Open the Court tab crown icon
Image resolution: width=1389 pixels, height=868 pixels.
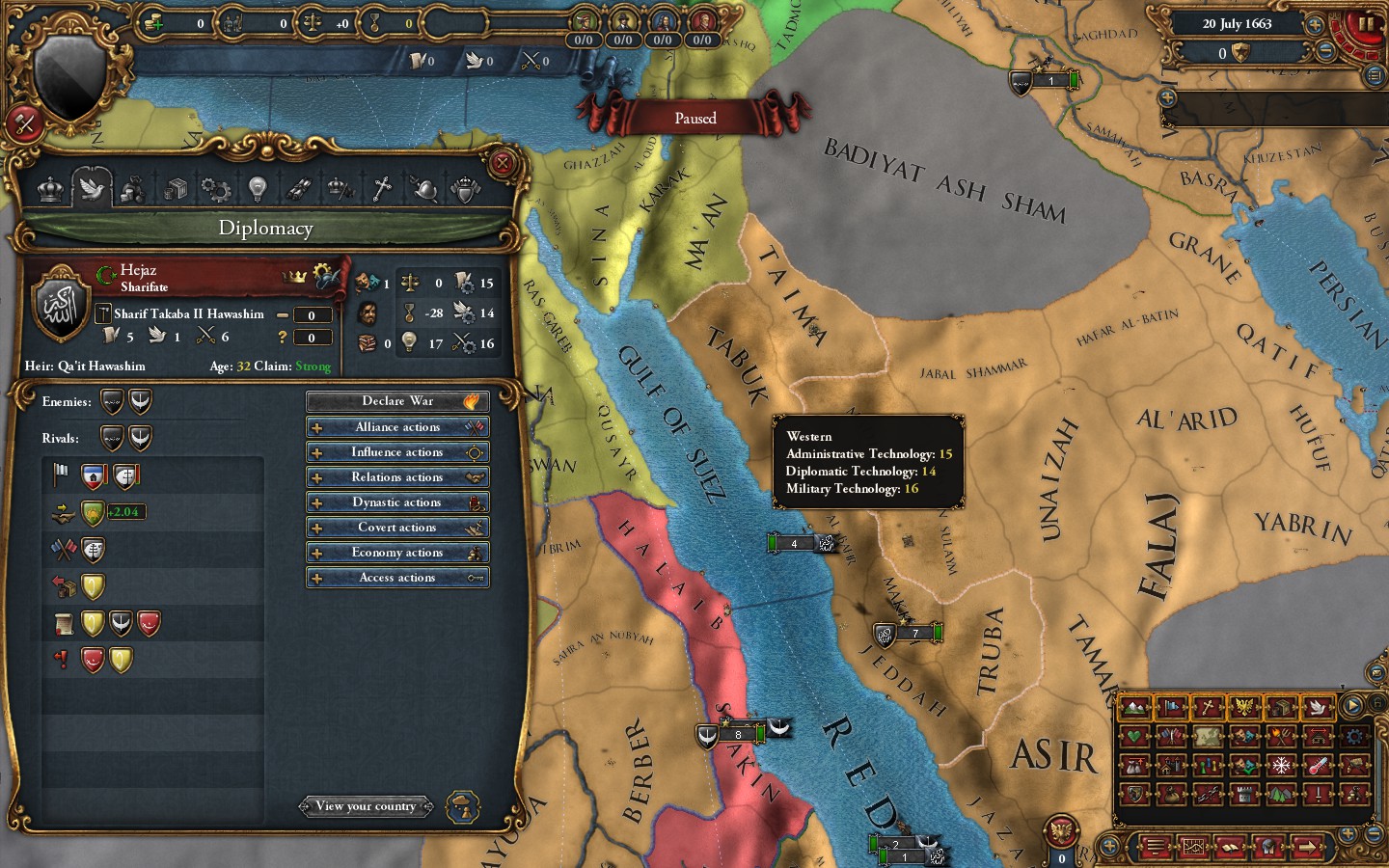tap(50, 188)
